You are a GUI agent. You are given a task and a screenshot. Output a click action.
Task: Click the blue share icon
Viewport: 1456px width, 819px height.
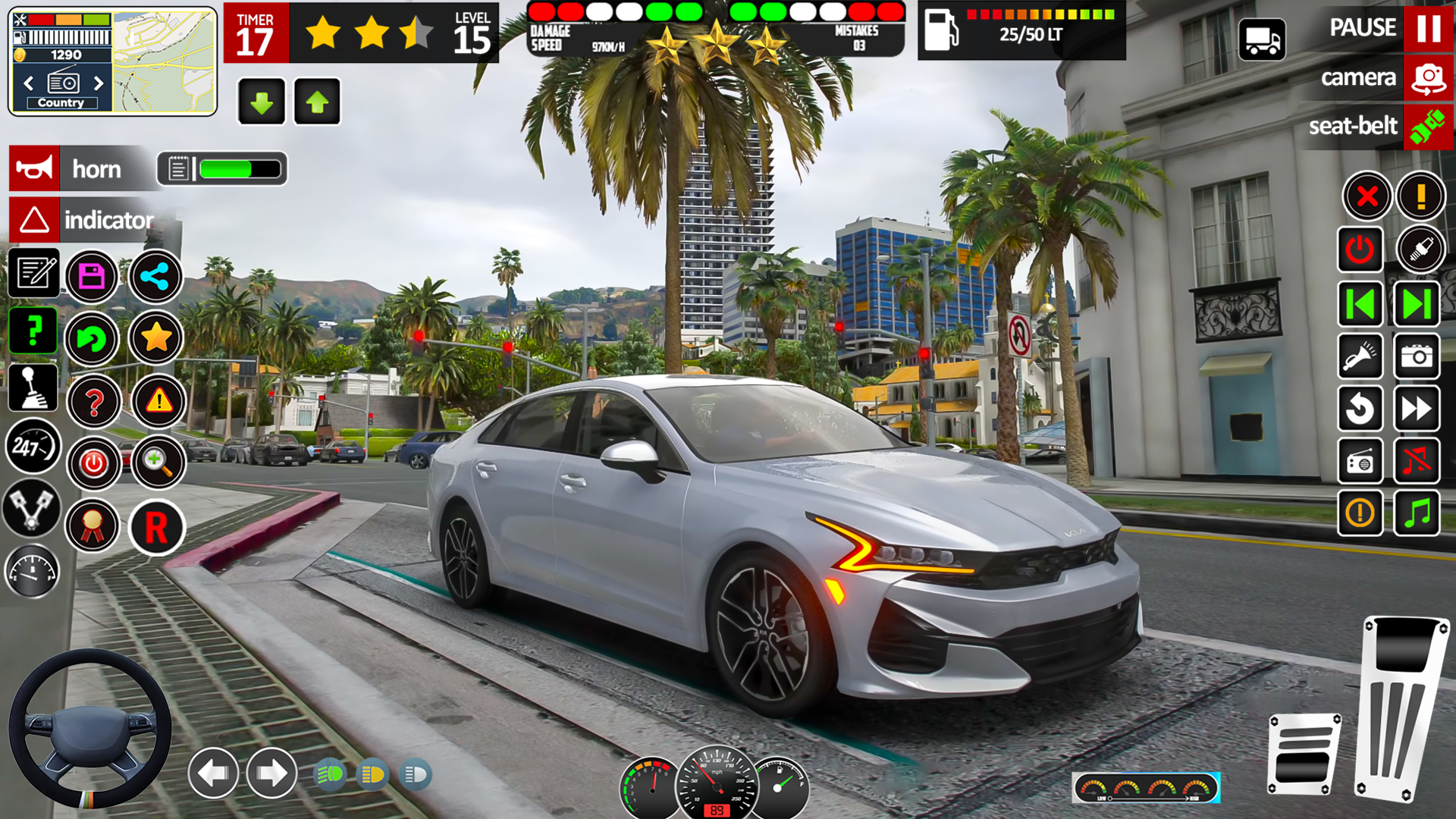pyautogui.click(x=155, y=276)
